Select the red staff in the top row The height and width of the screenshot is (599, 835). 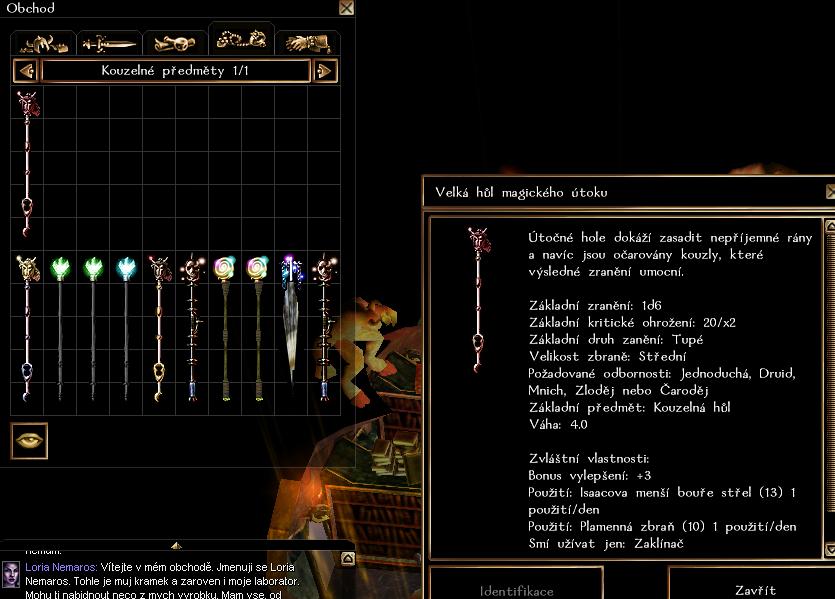coord(27,165)
